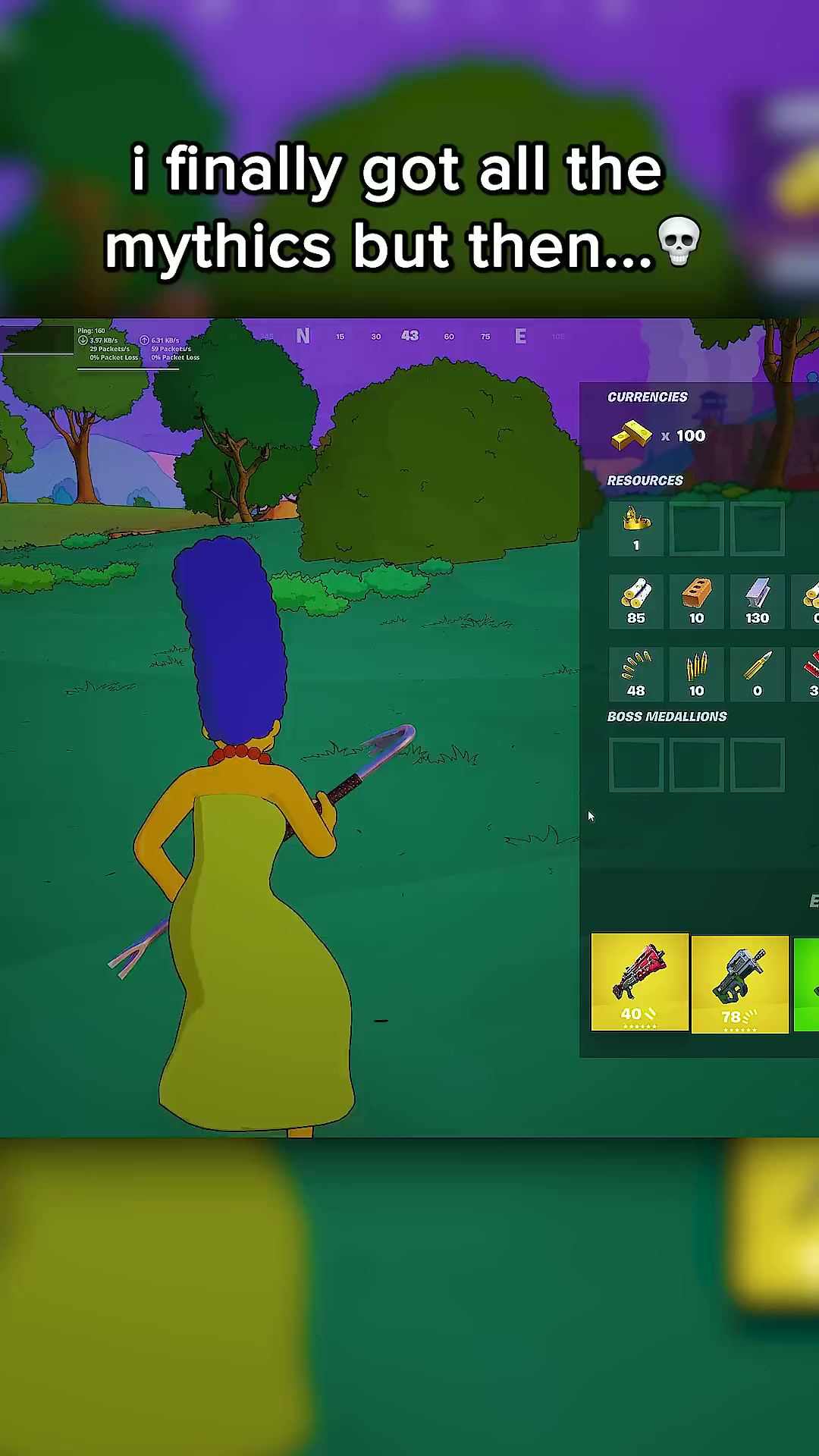The height and width of the screenshot is (1456, 819).
Task: Click the Victory Crown resource slot
Action: [636, 529]
